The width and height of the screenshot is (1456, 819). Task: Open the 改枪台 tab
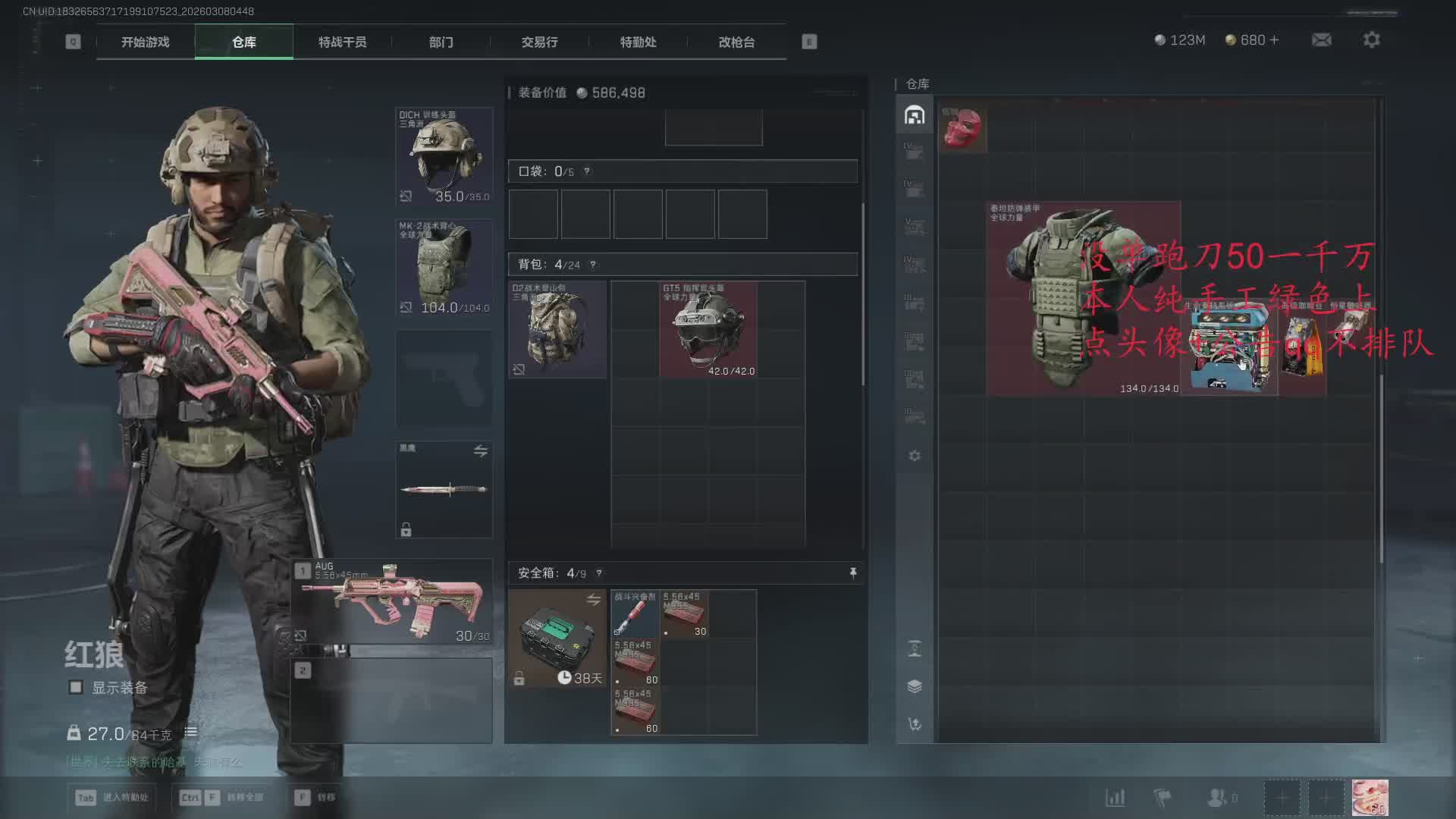(x=736, y=42)
